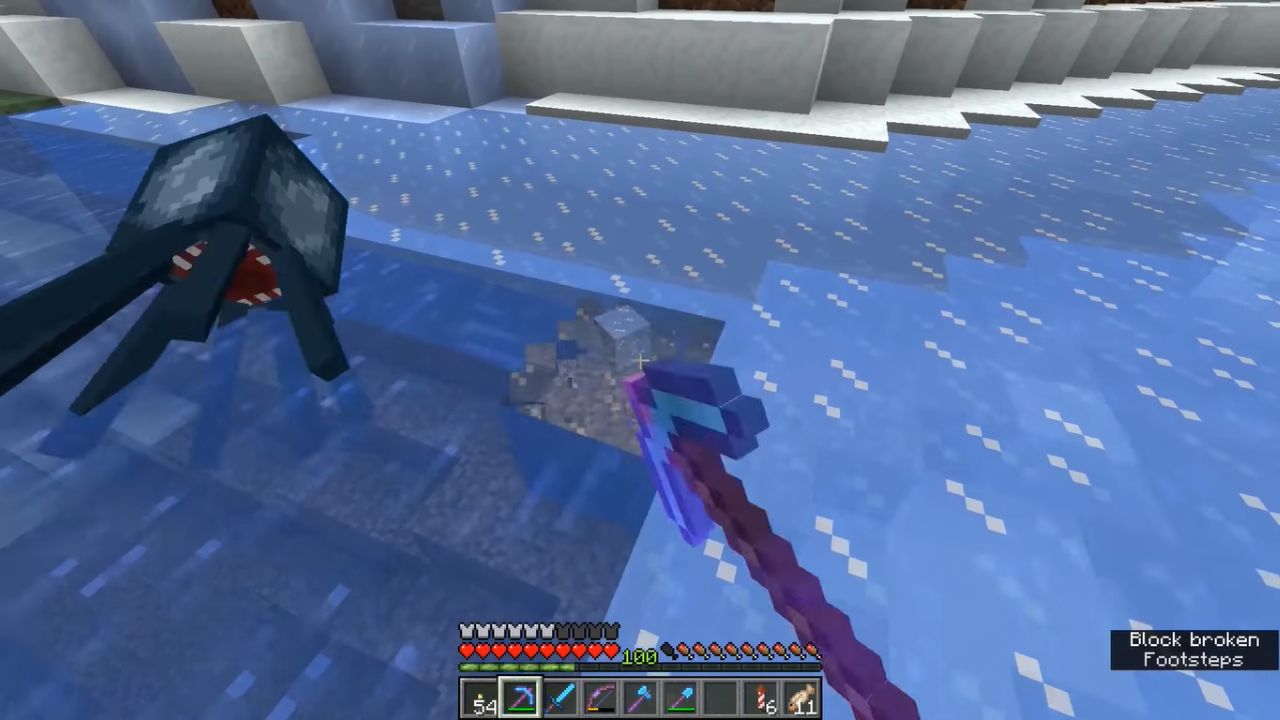Click the item count 54 on the torches
The width and height of the screenshot is (1280, 720).
pyautogui.click(x=485, y=706)
